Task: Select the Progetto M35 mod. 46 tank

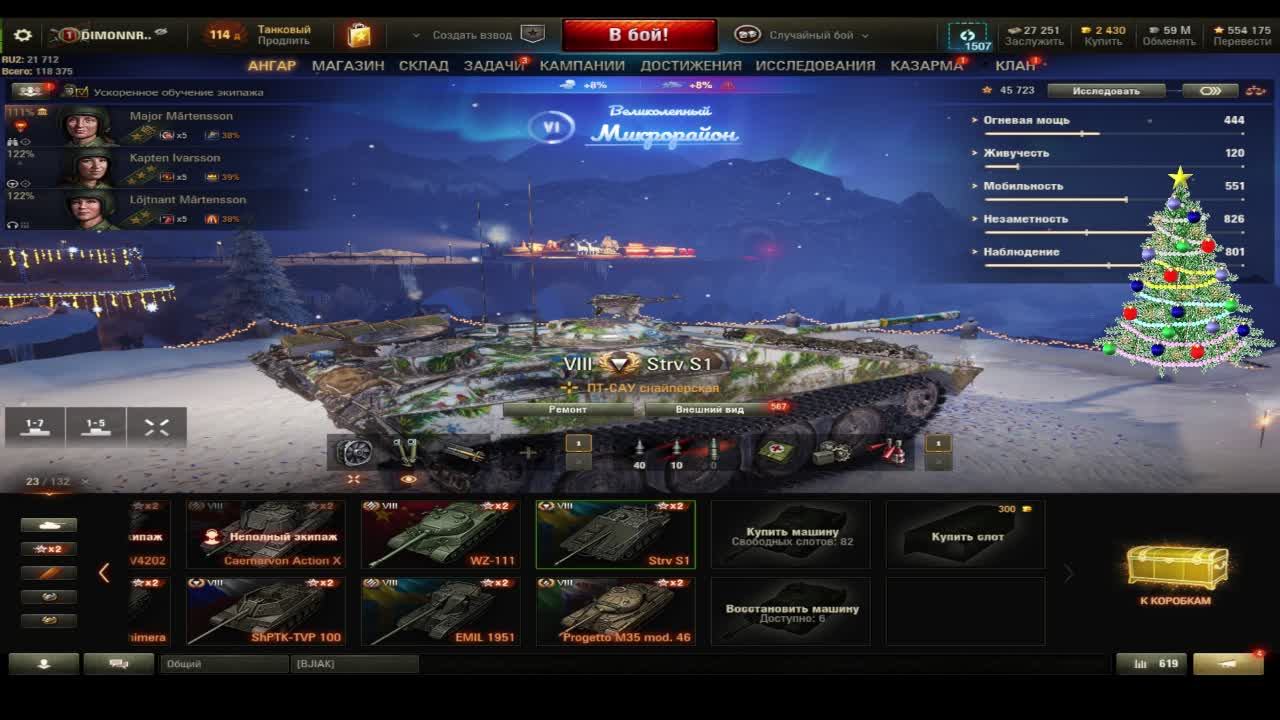Action: (x=615, y=611)
